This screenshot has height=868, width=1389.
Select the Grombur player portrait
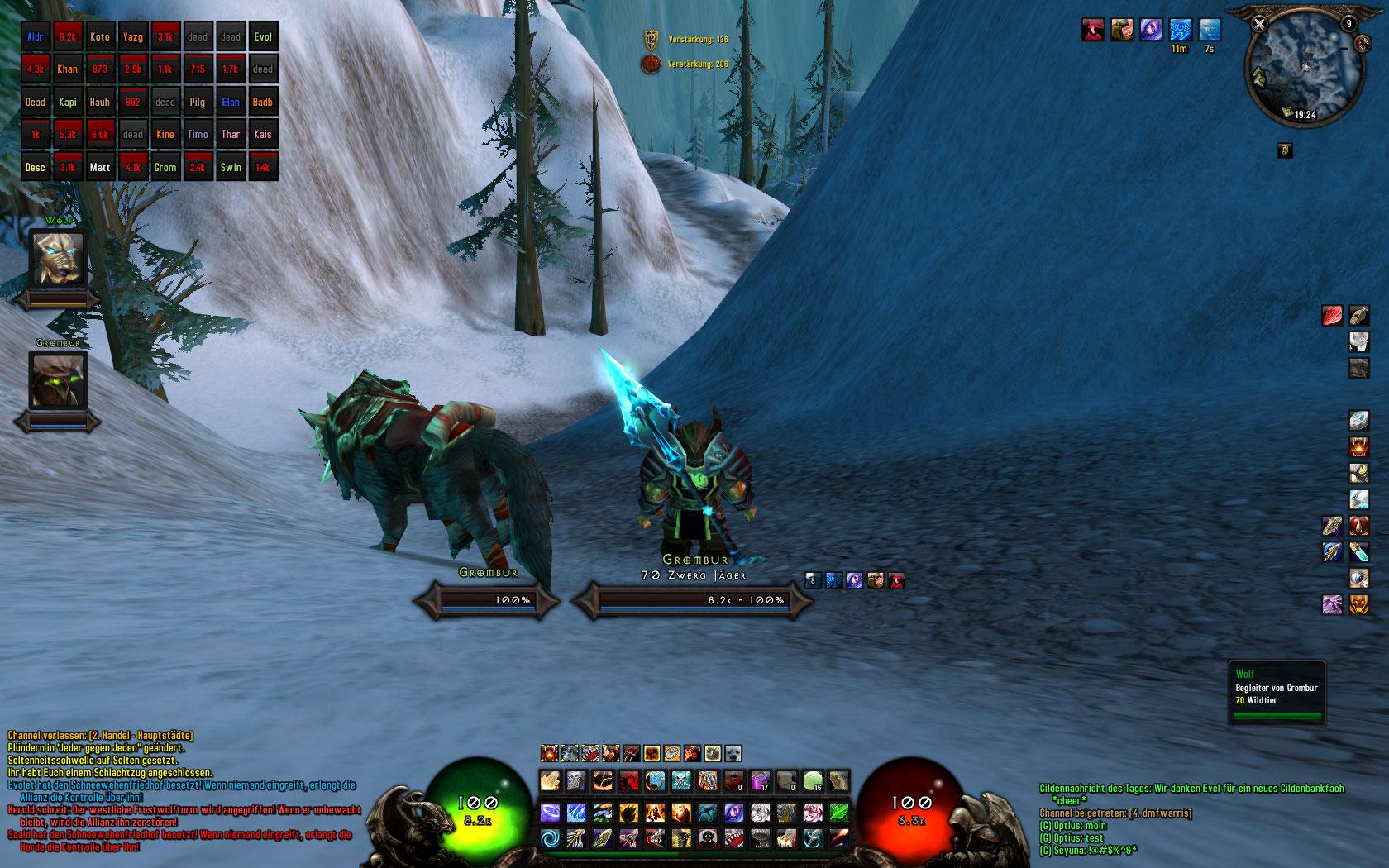(58, 380)
